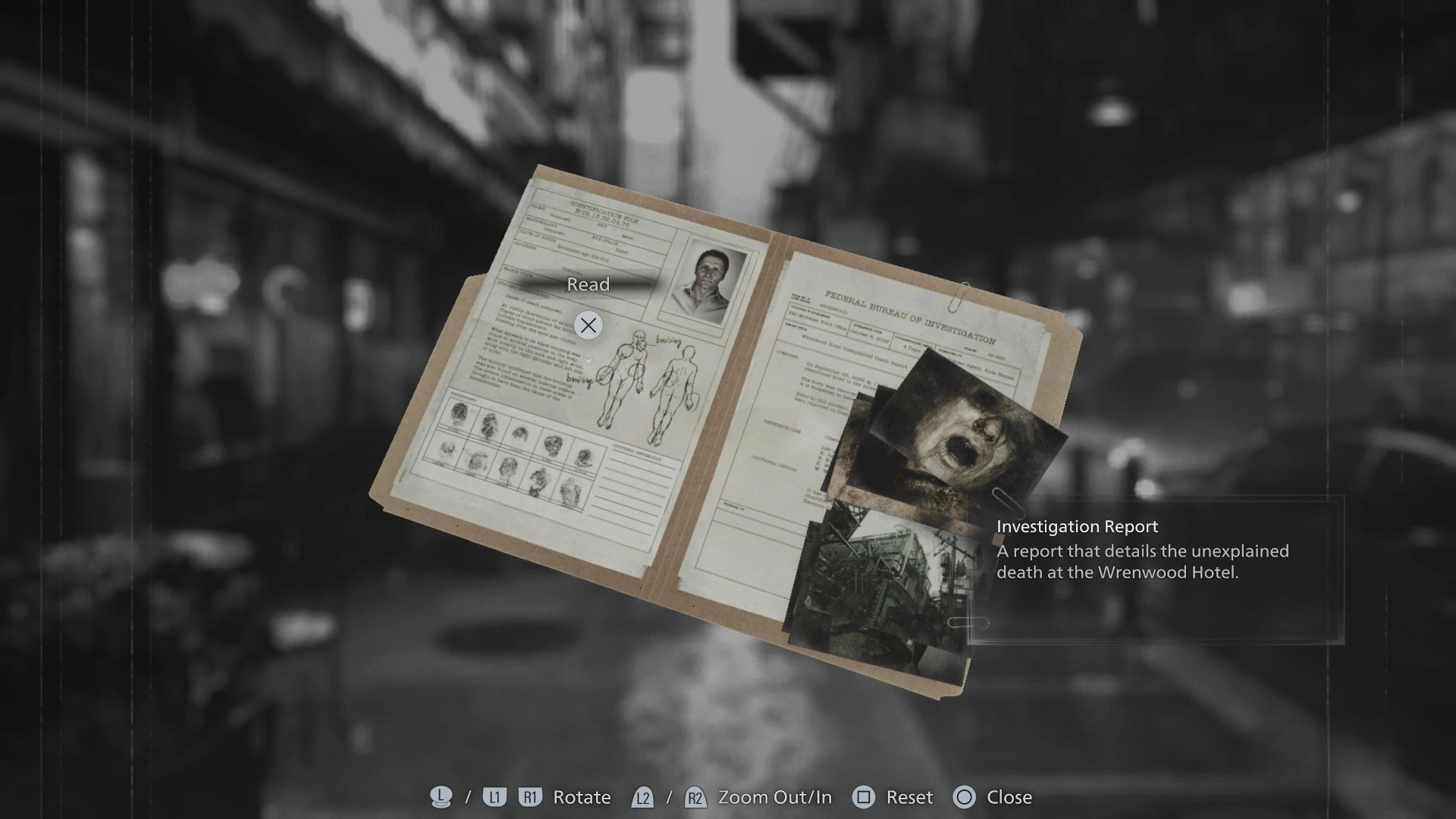Click the Close label
1456x819 pixels.
click(1011, 797)
